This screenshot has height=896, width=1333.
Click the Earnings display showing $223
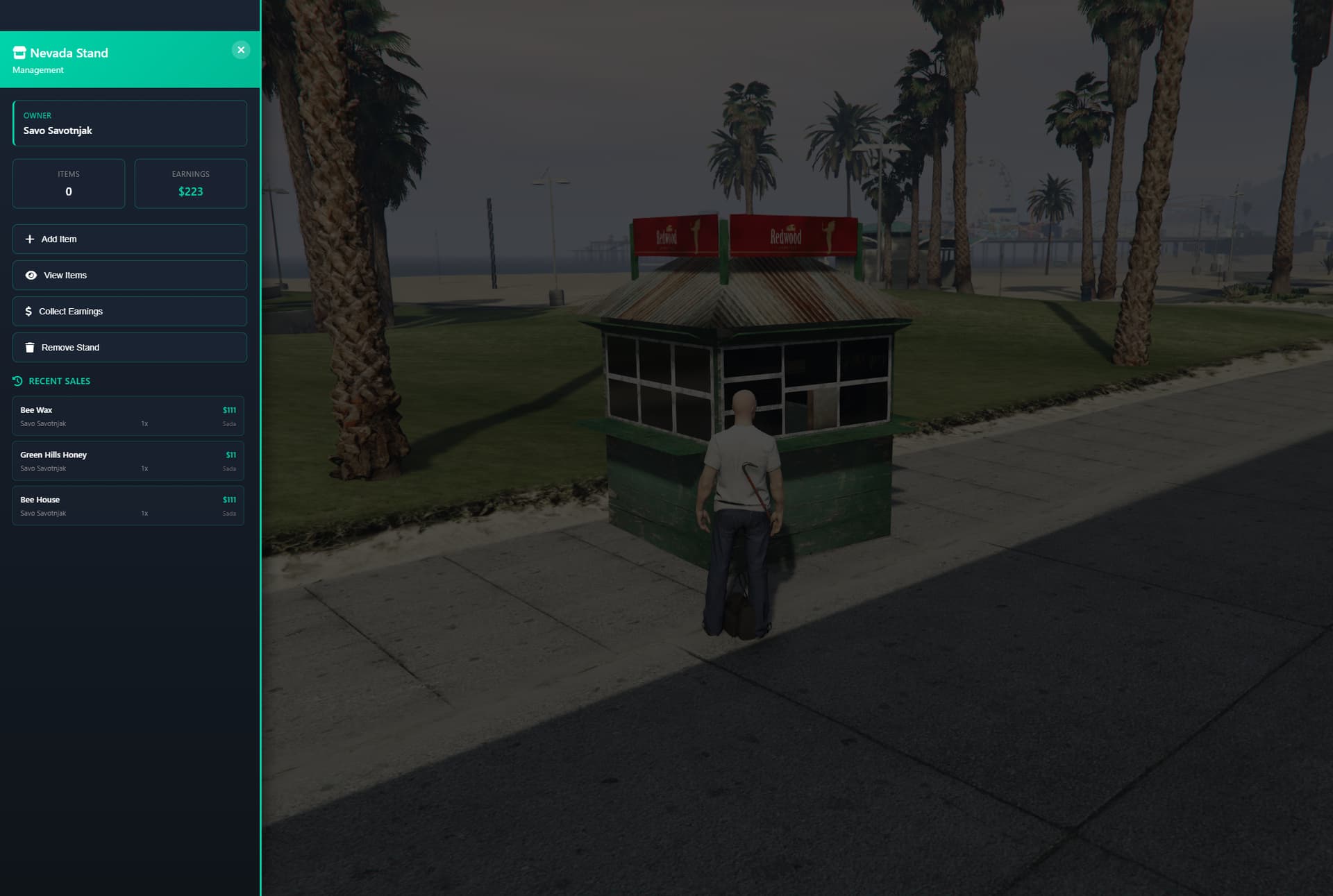tap(190, 183)
